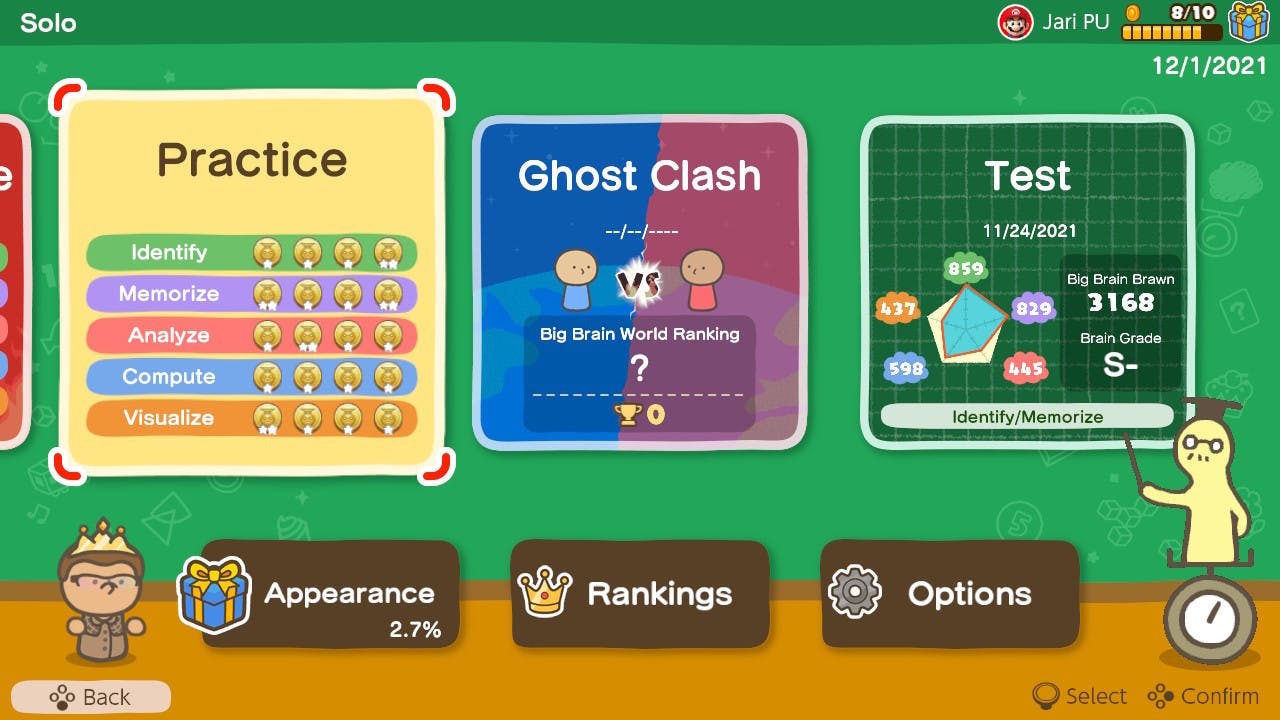Open the Options settings
1280x720 pixels.
click(x=950, y=592)
